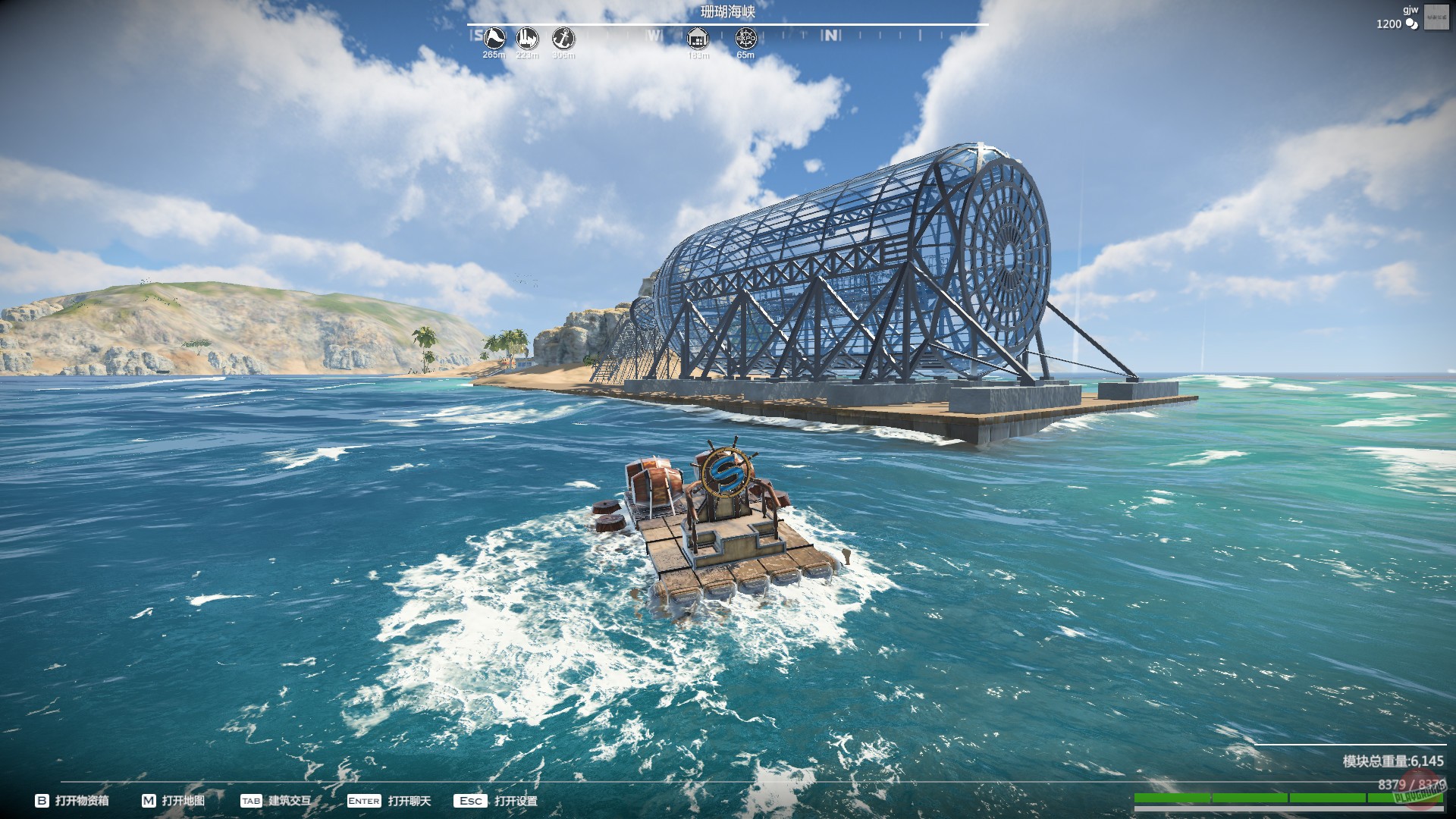Click the factory marker icon at 223m

(x=526, y=38)
